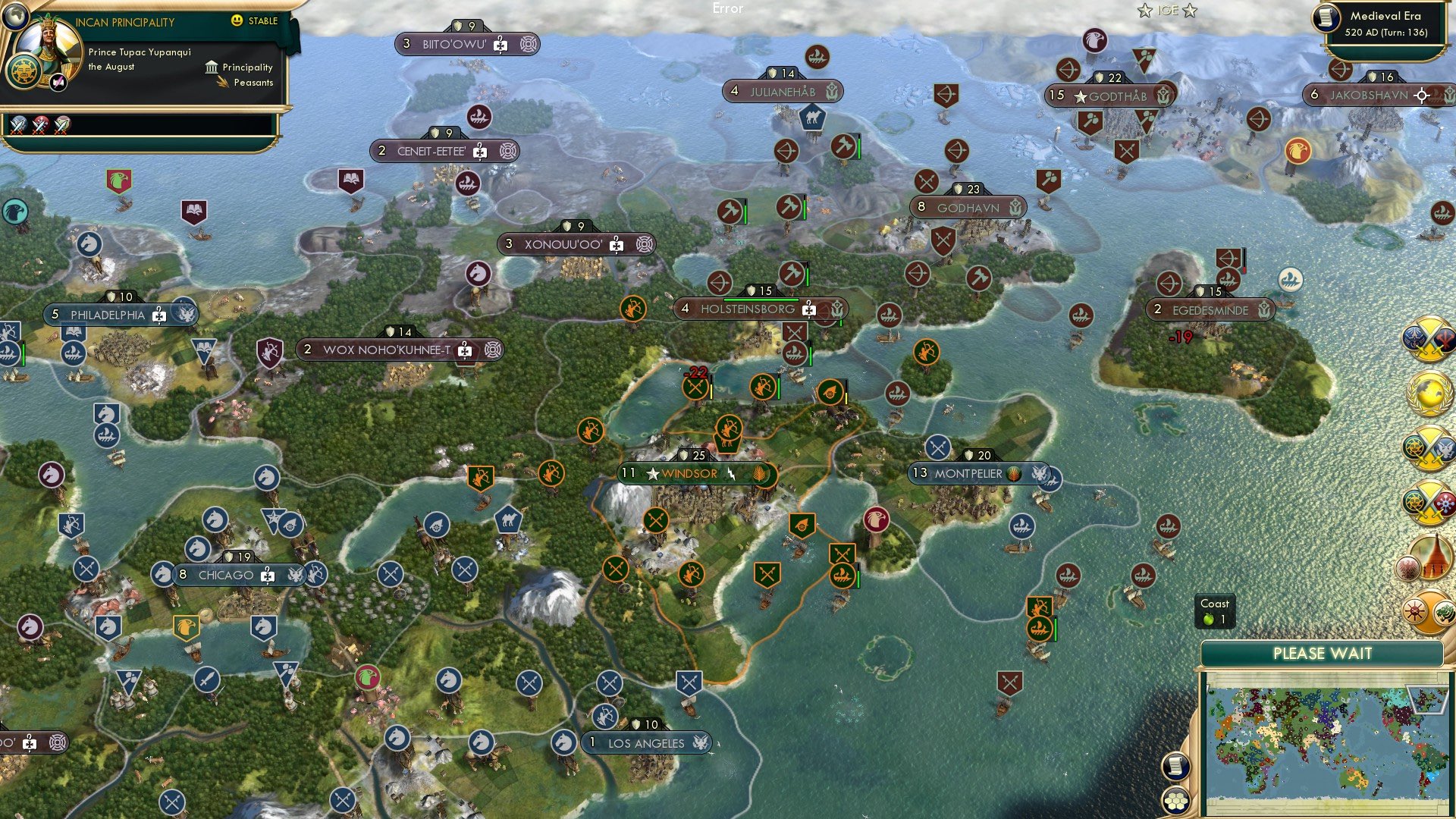Expand the IGE menu at the top center
The image size is (1456, 819).
(x=1168, y=11)
